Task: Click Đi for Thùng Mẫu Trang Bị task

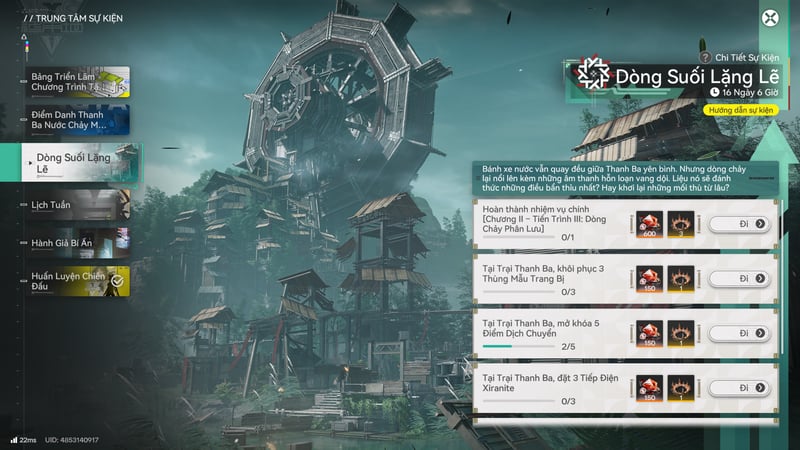Action: click(x=742, y=278)
